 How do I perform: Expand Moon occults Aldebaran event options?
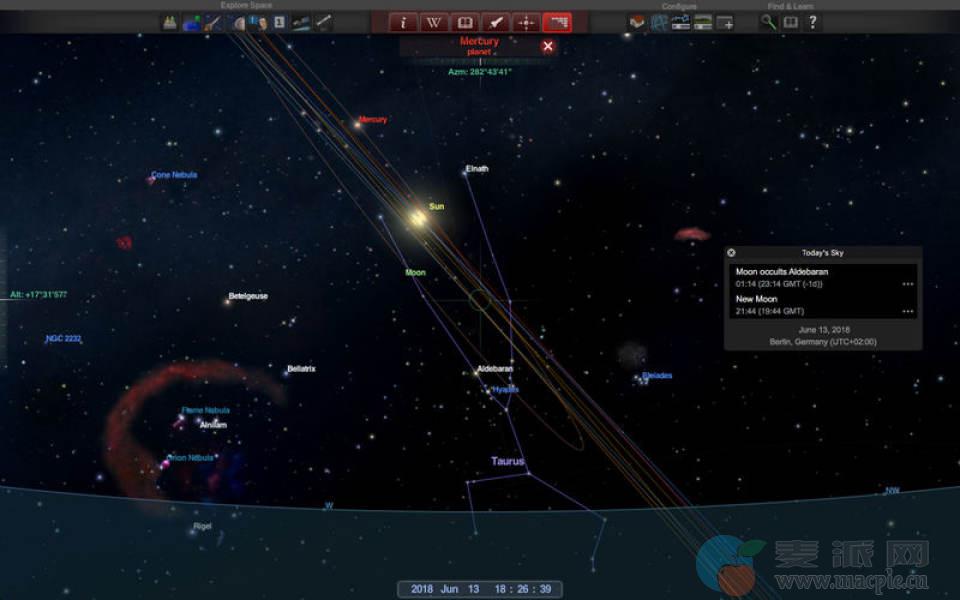pos(907,284)
